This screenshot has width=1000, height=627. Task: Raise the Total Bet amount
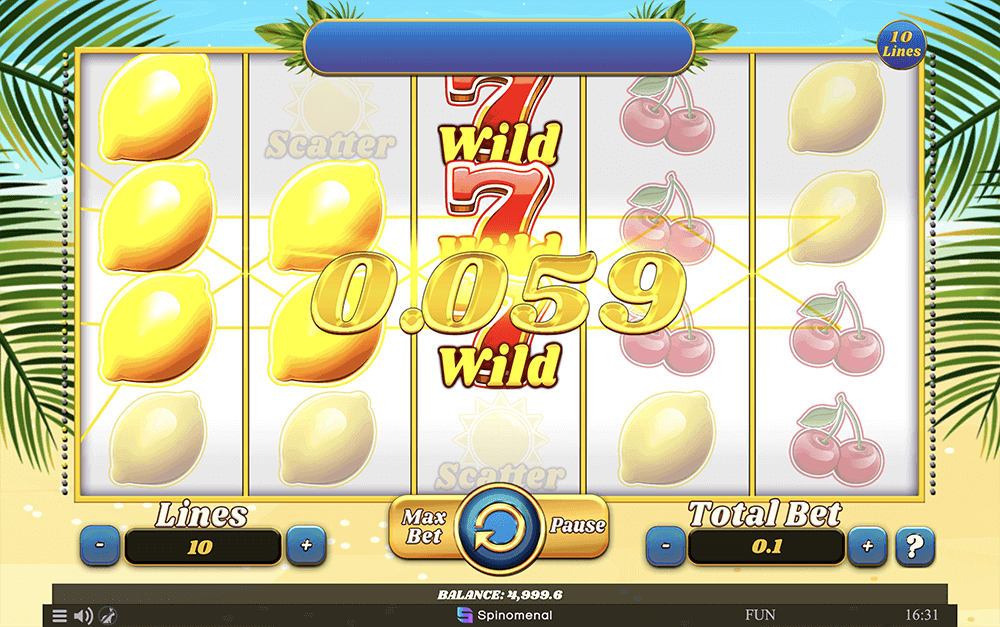coord(867,547)
